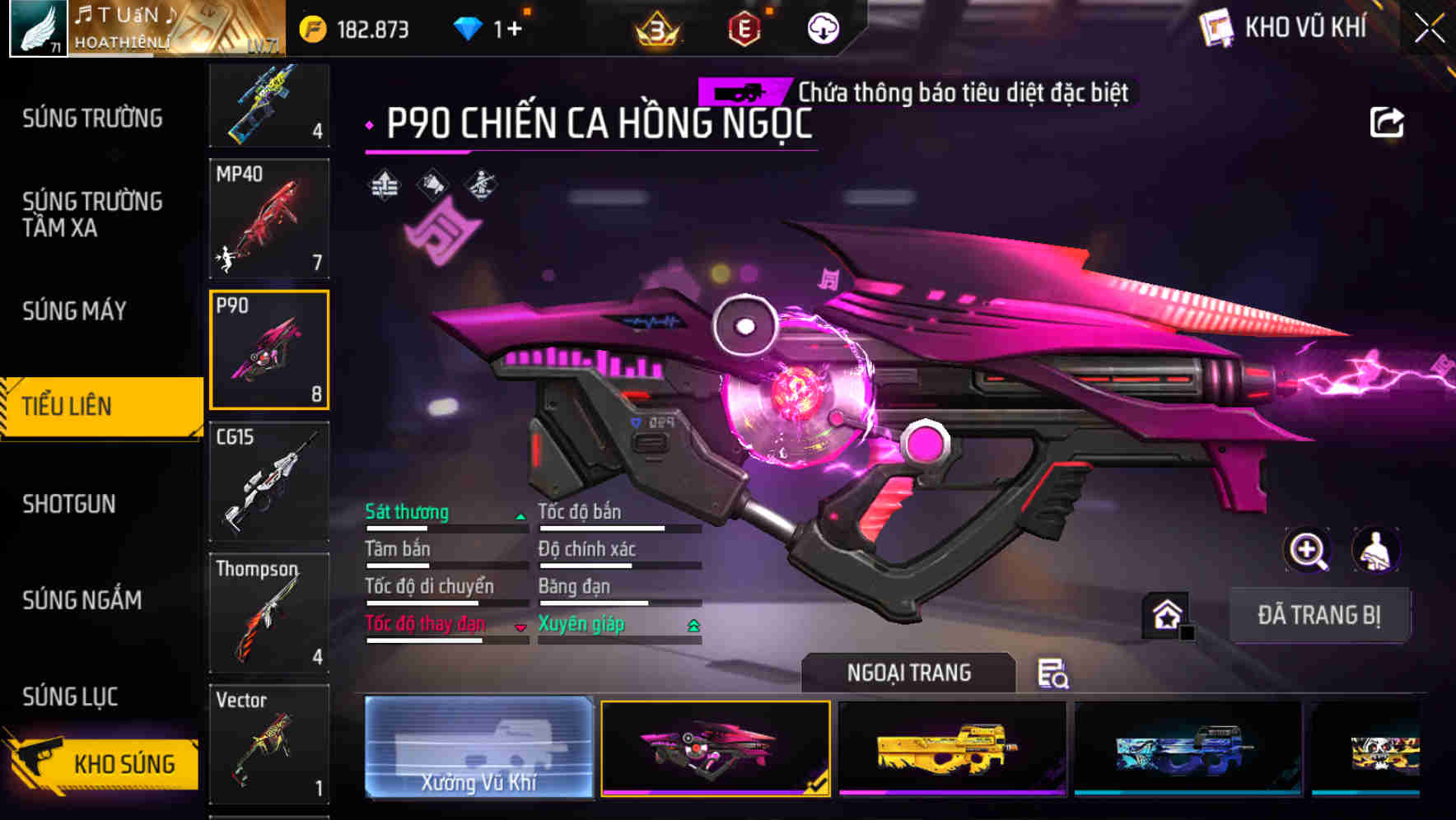This screenshot has width=1456, height=820.
Task: Click the golden crown rank badge
Action: click(x=655, y=27)
